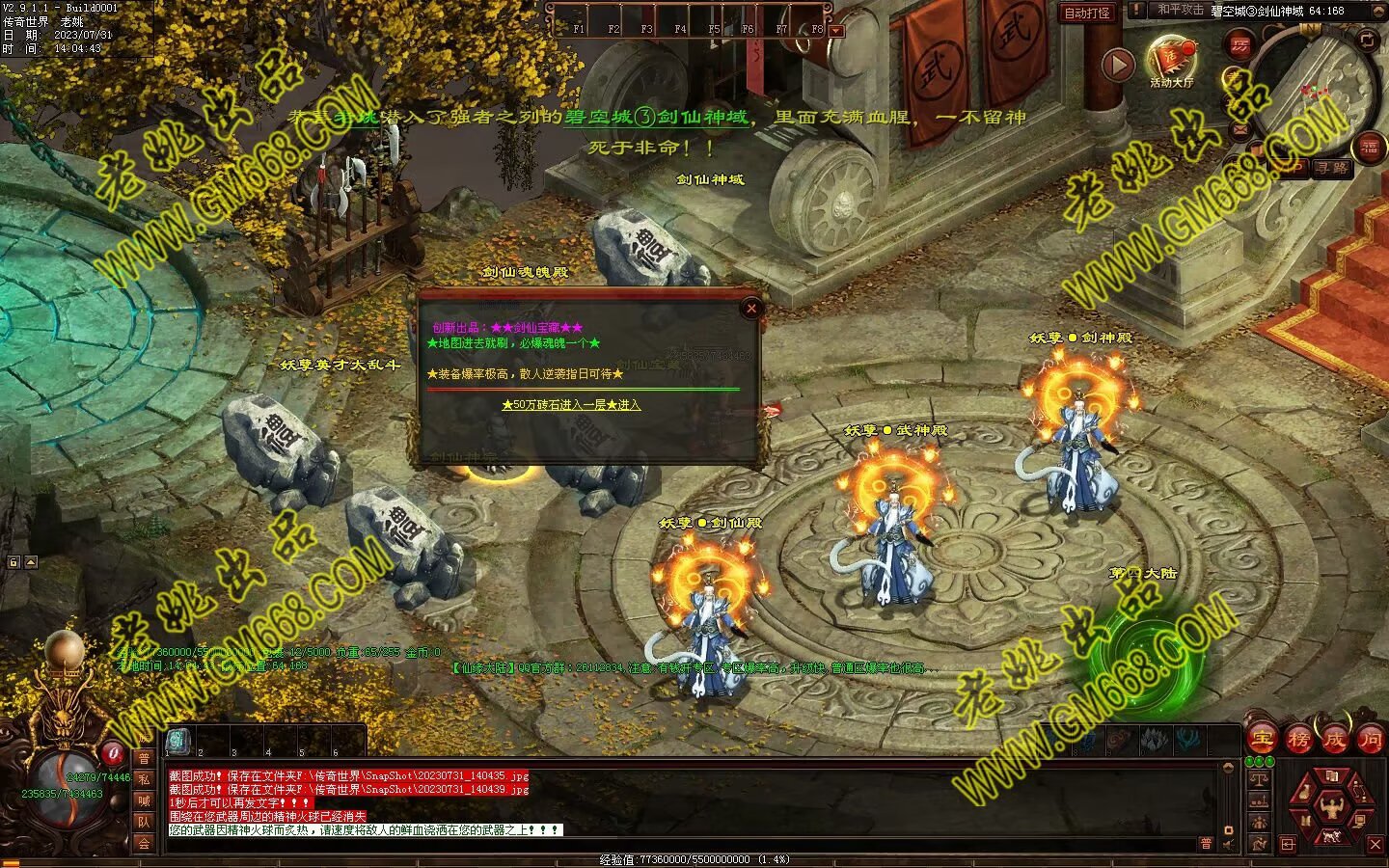Switch the 和平攻击 attack mode
This screenshot has height=868, width=1389.
click(1181, 10)
